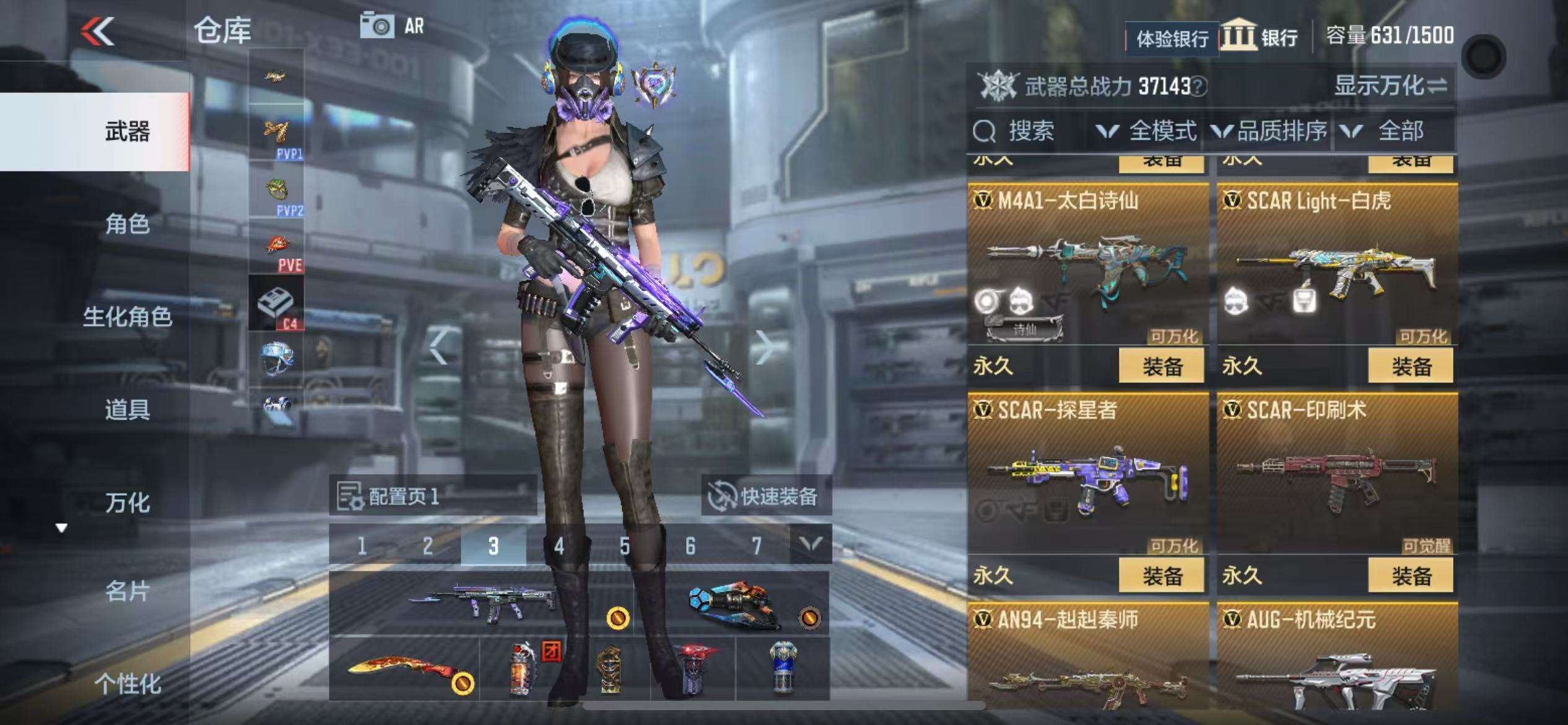Open the AR camera view
1568x725 pixels.
(392, 26)
